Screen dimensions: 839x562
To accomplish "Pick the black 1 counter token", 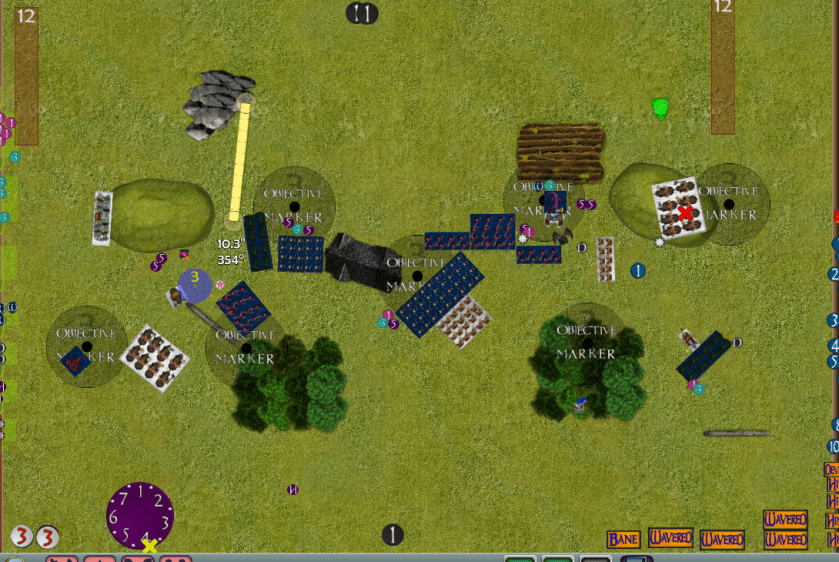I will 393,535.
